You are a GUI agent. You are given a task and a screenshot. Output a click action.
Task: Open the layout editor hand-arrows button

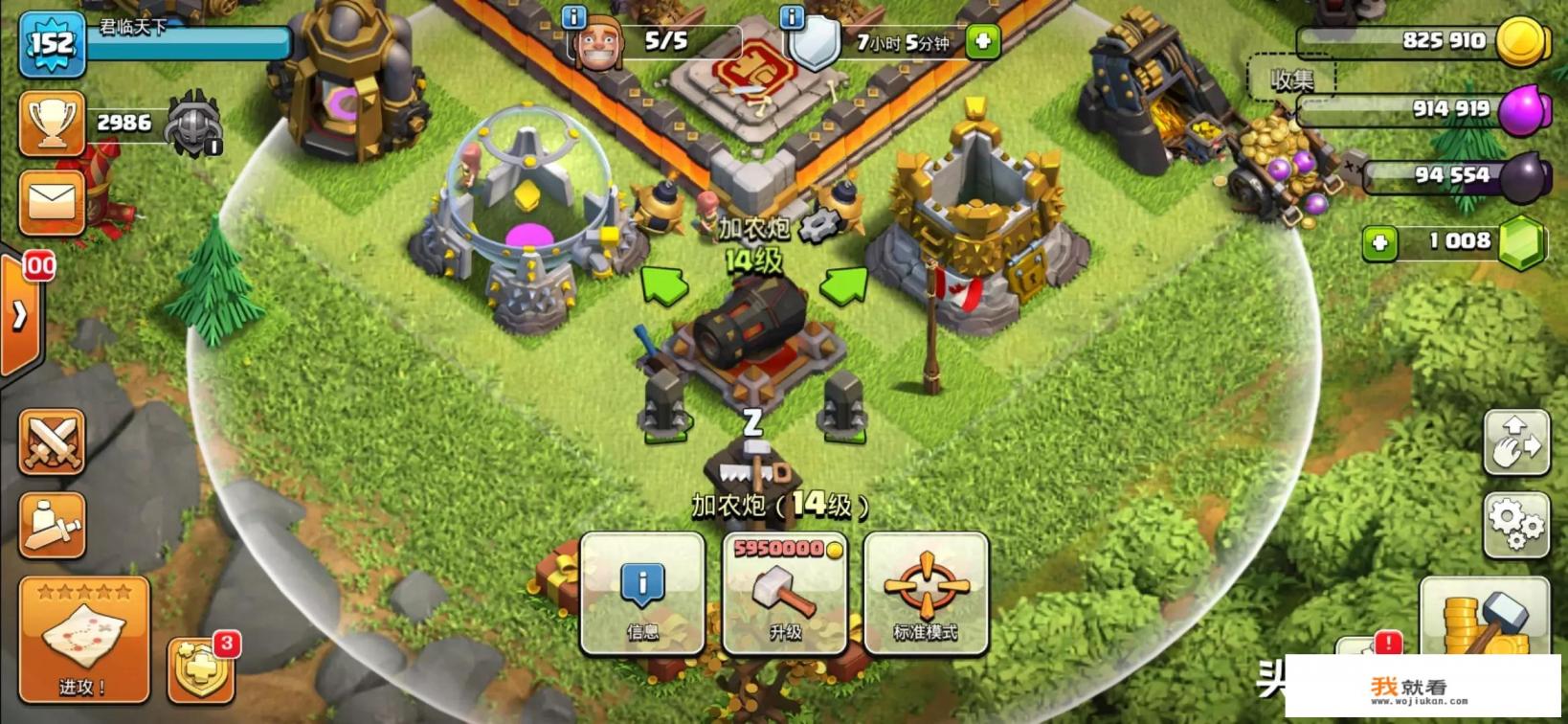coord(1515,442)
